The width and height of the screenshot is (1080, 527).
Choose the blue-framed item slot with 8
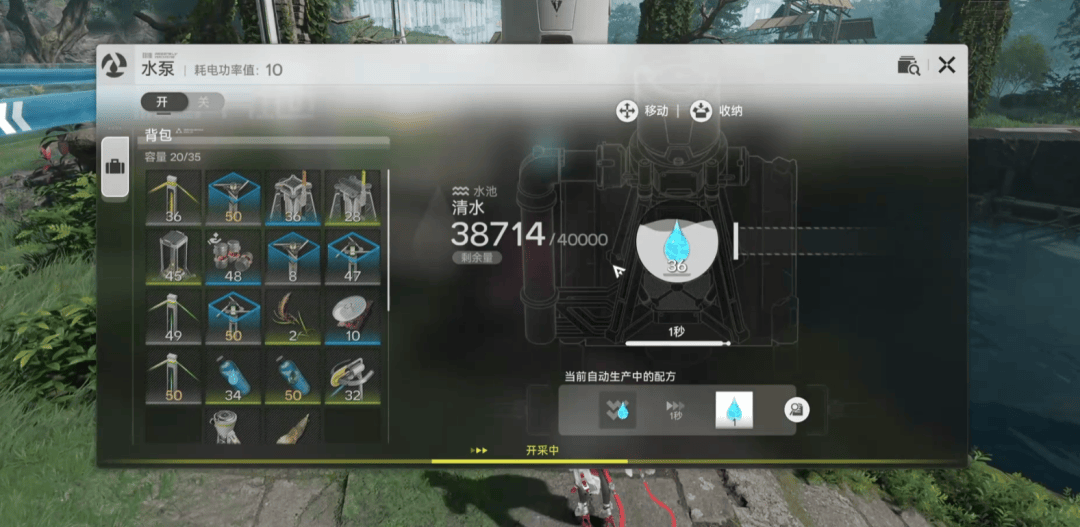point(293,256)
